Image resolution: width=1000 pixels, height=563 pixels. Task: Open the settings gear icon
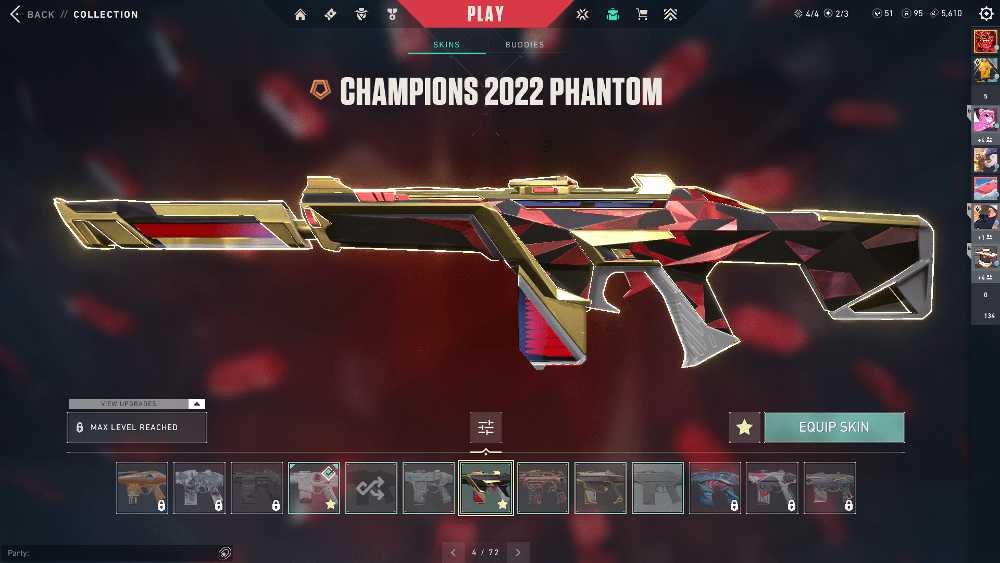pyautogui.click(x=986, y=14)
